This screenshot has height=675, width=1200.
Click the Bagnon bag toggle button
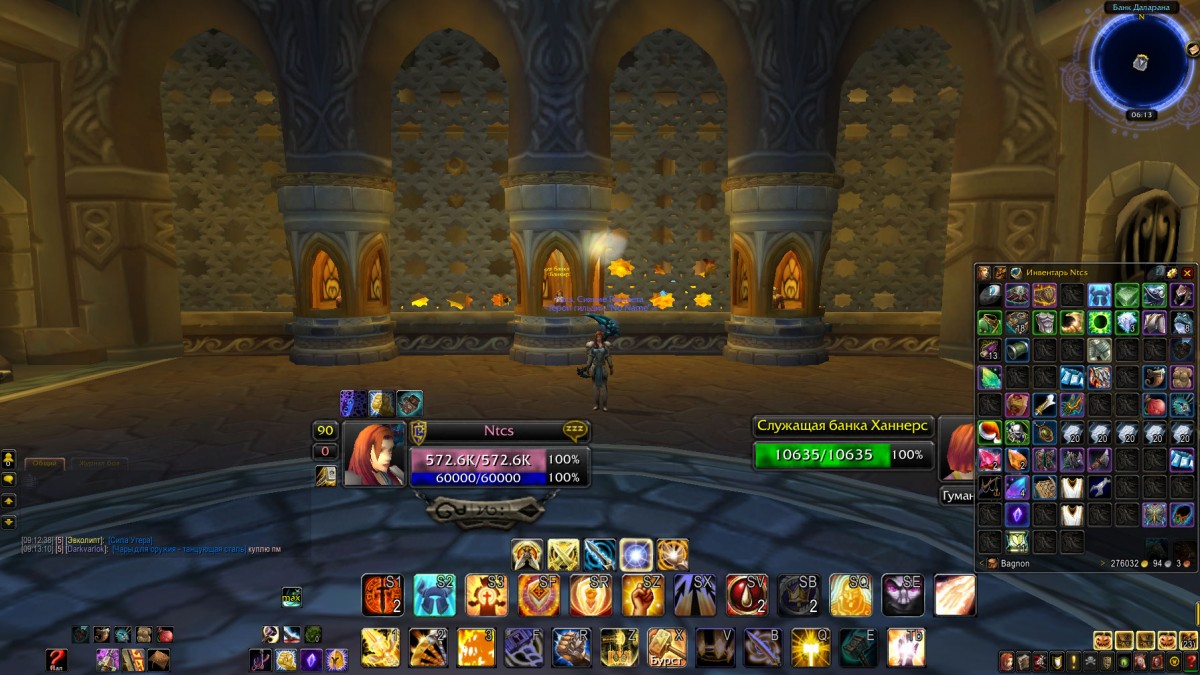point(992,564)
